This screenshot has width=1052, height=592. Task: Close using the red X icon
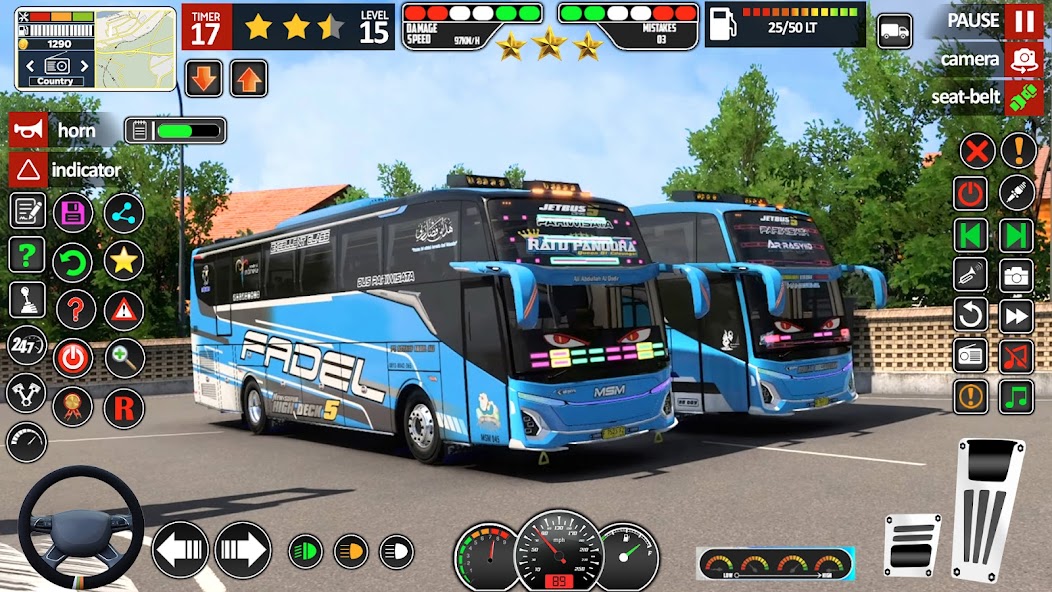coord(977,151)
